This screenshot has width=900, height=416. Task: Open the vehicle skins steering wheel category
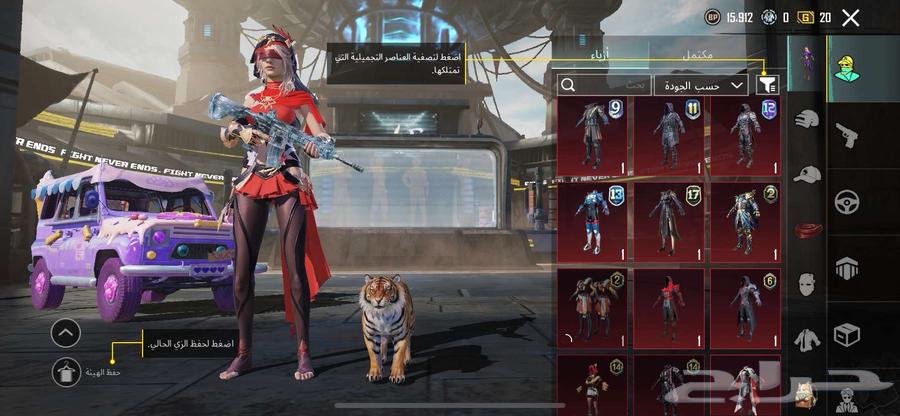(x=847, y=200)
